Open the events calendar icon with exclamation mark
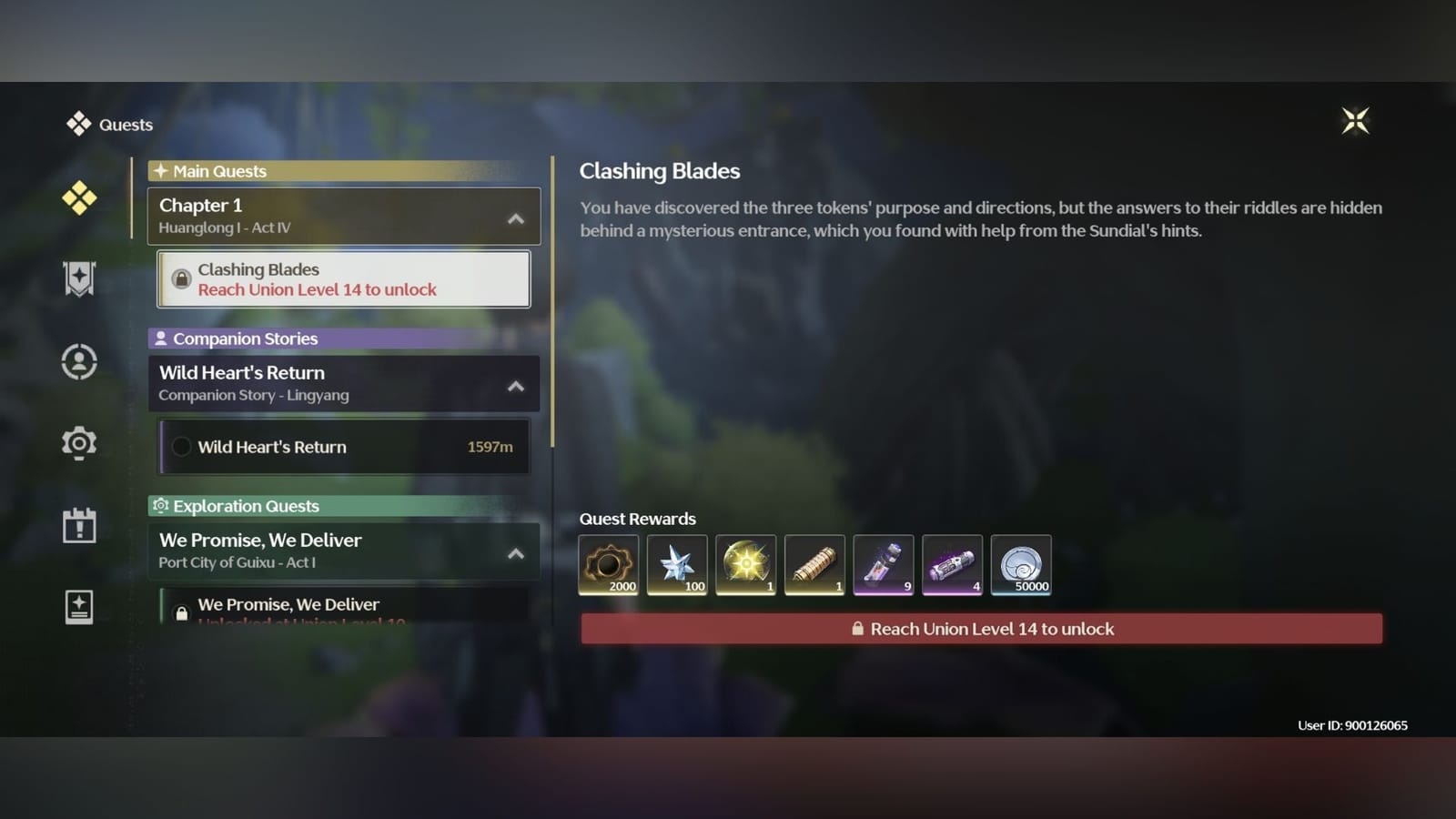1456x819 pixels. pyautogui.click(x=79, y=525)
